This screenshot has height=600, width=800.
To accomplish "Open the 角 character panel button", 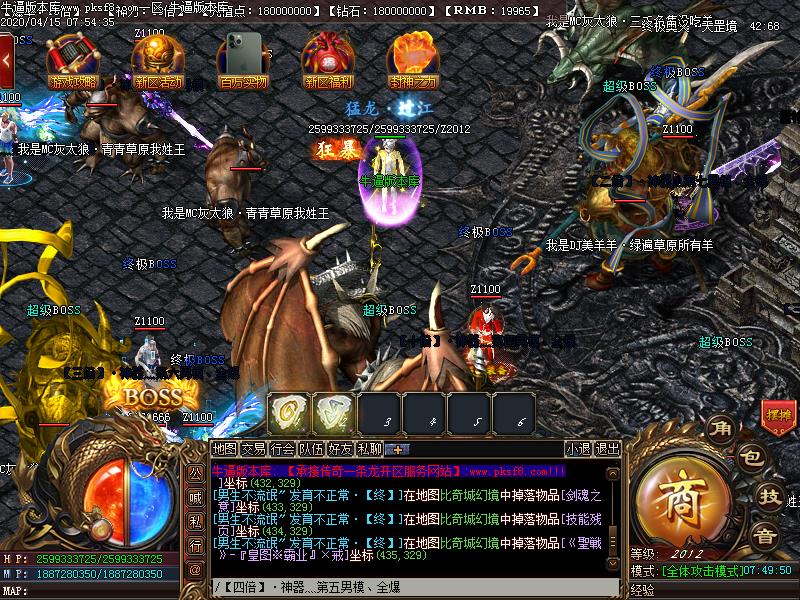I will click(x=720, y=429).
